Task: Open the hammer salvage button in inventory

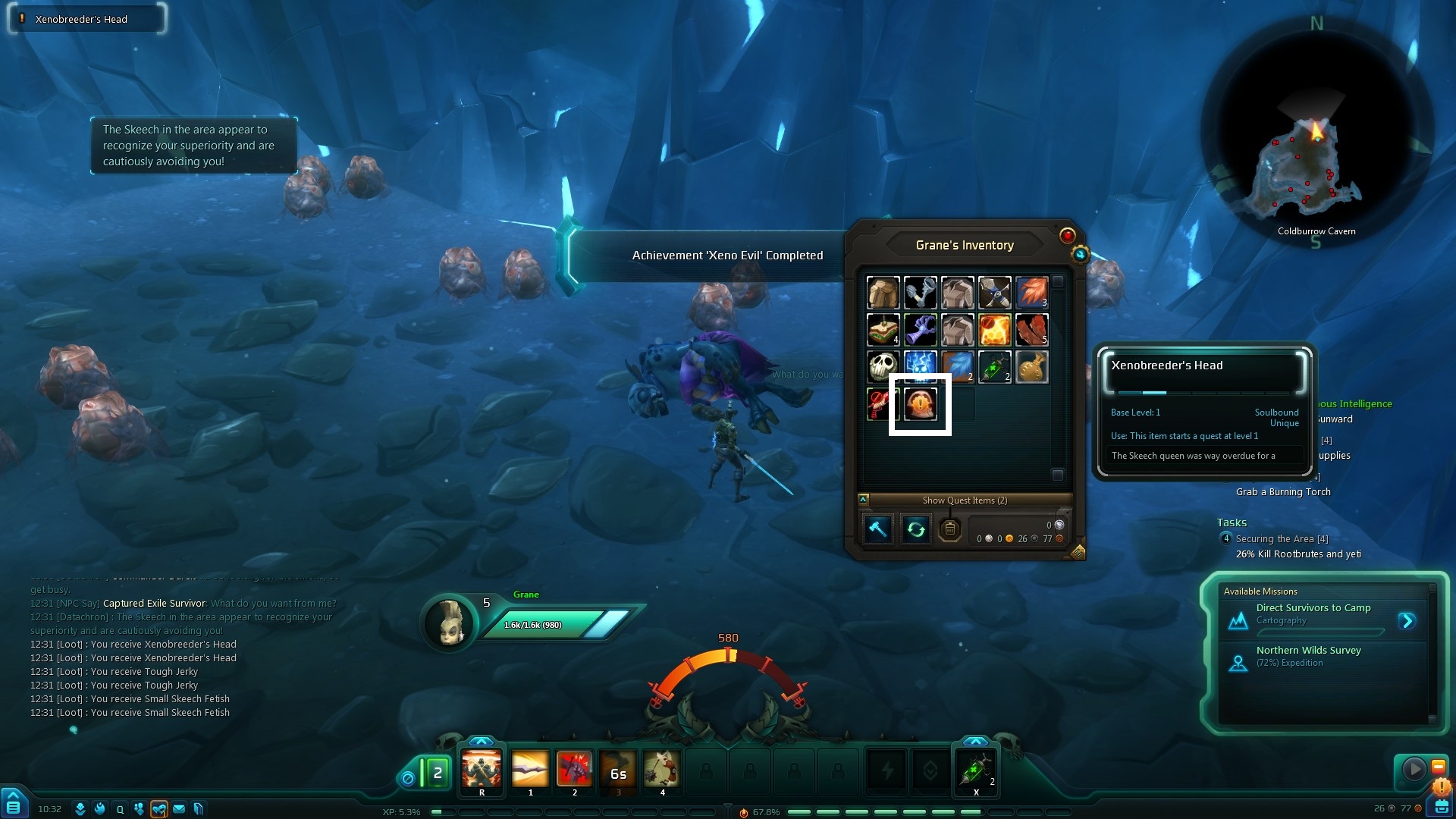Action: click(877, 529)
